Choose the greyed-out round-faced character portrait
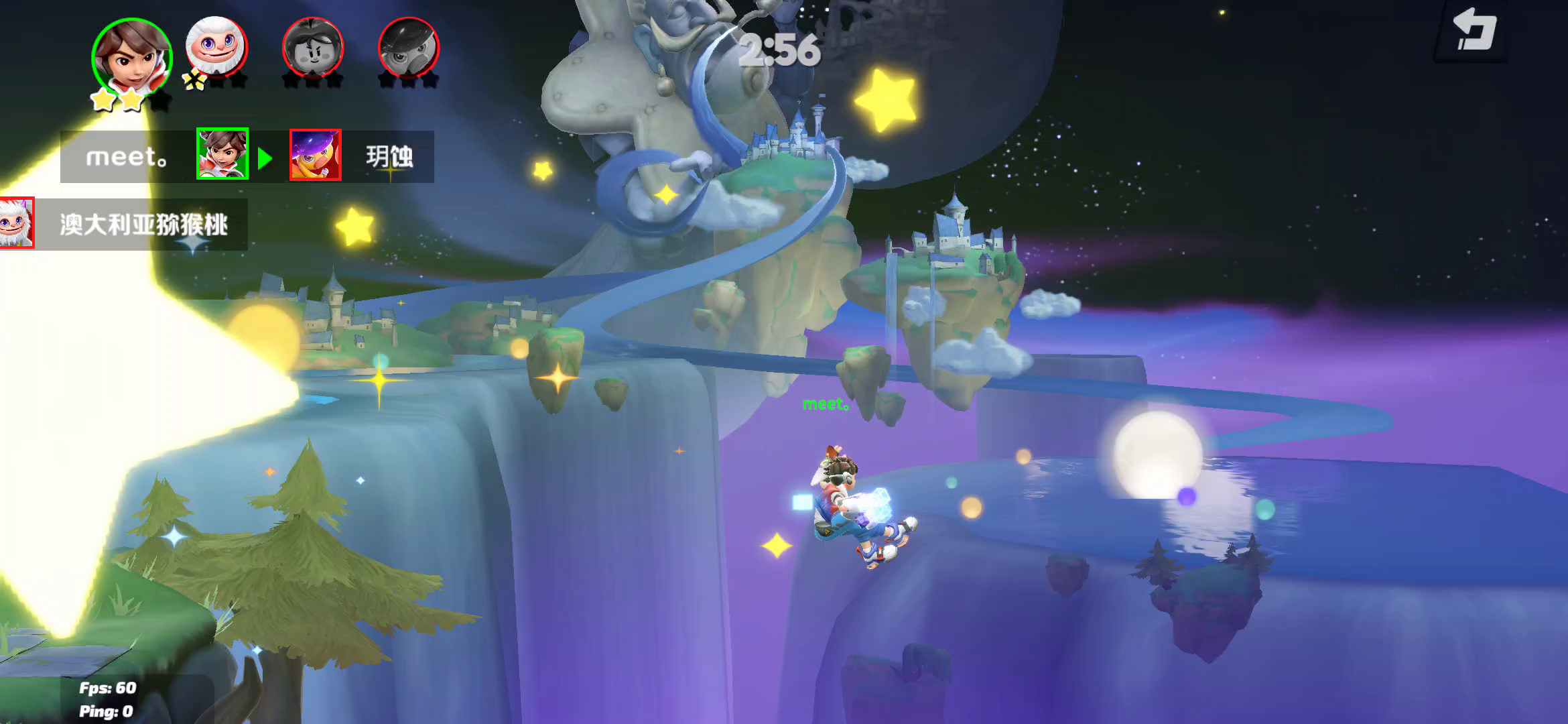1568x724 pixels. (313, 48)
